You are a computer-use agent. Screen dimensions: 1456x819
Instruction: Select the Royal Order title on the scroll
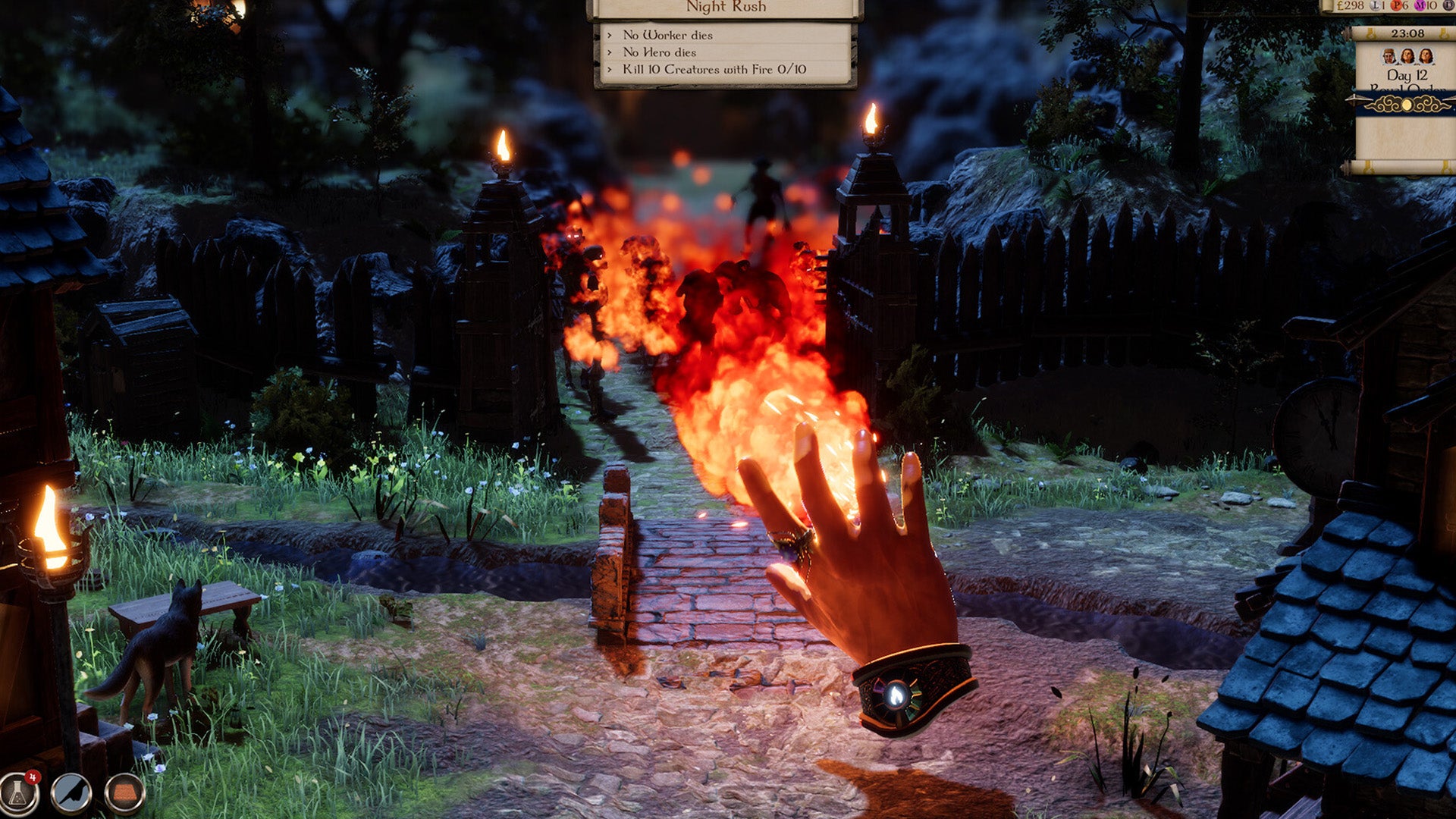click(1408, 89)
